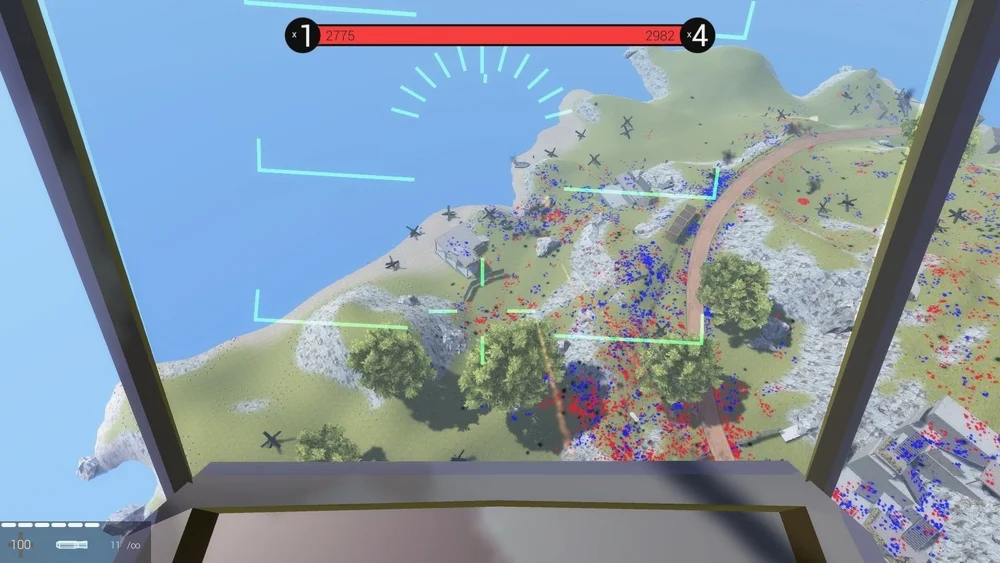Select the bullet weapon icon
1000x563 pixels.
[x=72, y=545]
